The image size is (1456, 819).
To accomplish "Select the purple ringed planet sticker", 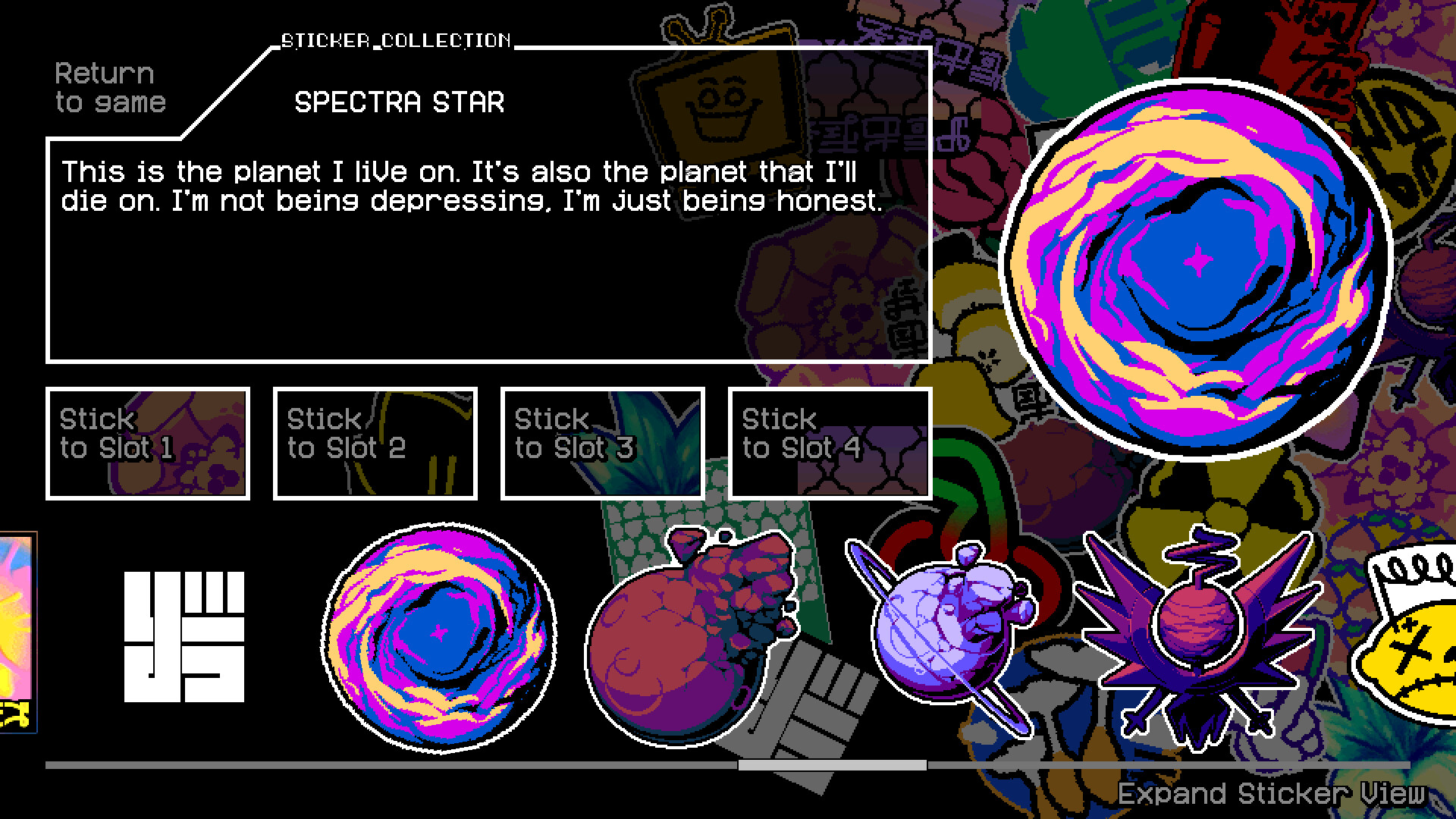I will pyautogui.click(x=948, y=629).
